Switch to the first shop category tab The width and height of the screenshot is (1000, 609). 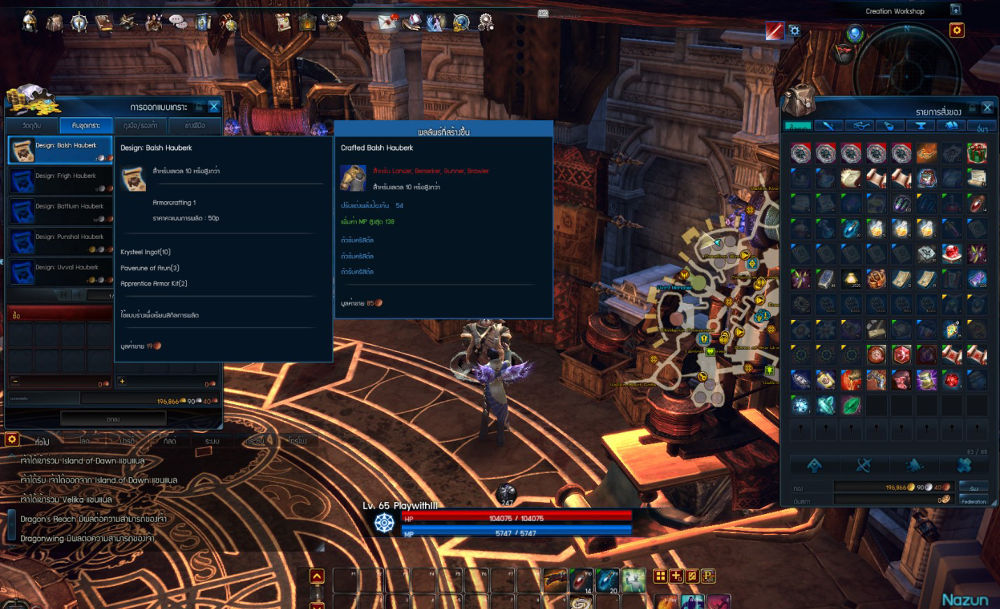(33, 126)
